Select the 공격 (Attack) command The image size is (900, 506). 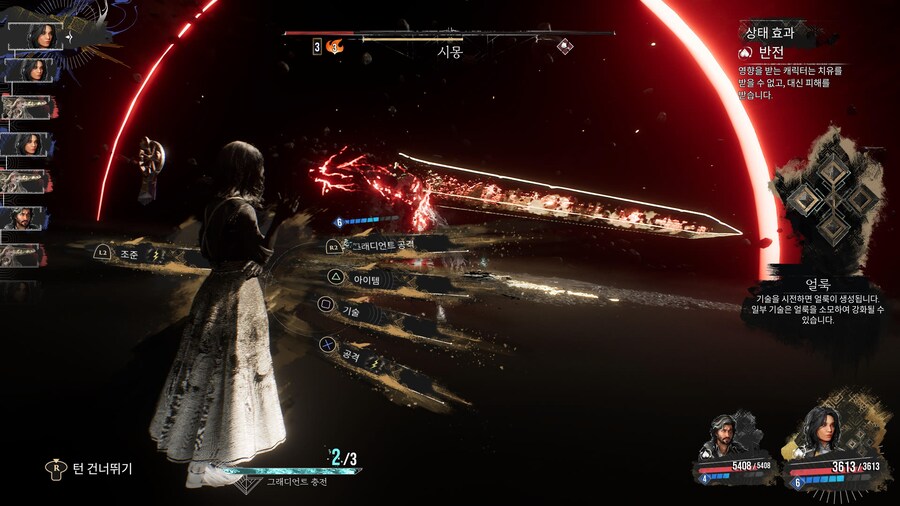350,355
